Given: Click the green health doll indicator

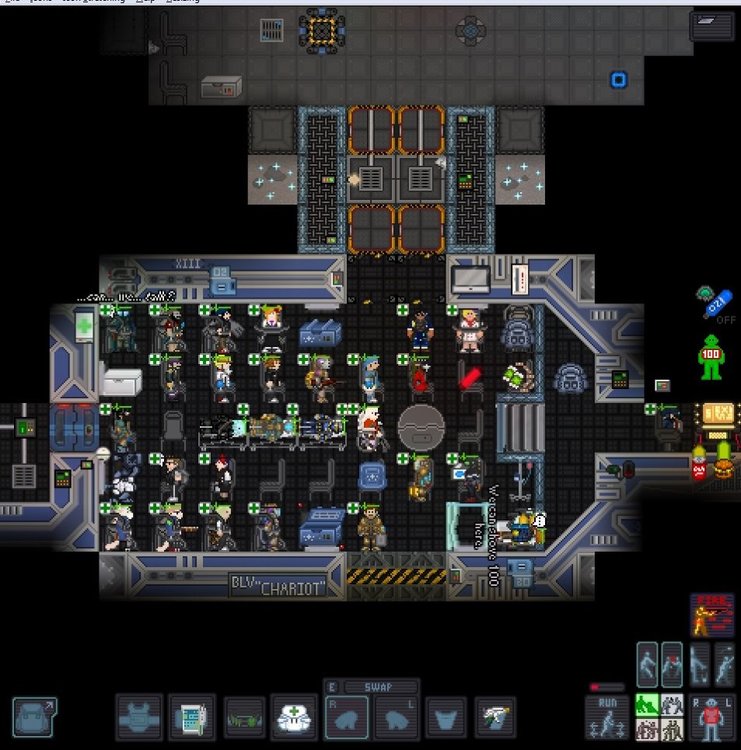Looking at the screenshot, I should pyautogui.click(x=711, y=358).
